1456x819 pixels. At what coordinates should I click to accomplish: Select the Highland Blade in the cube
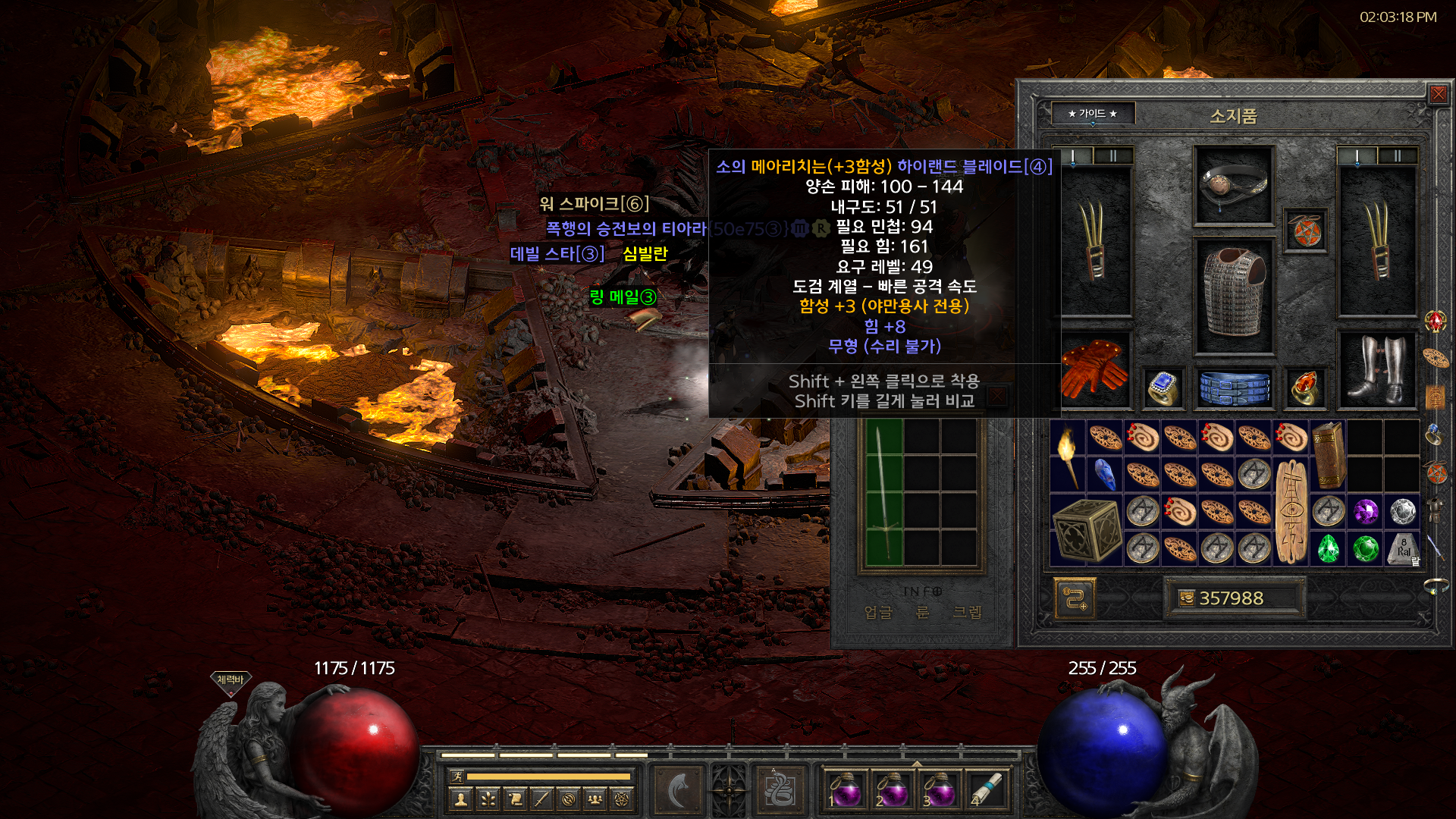click(884, 493)
